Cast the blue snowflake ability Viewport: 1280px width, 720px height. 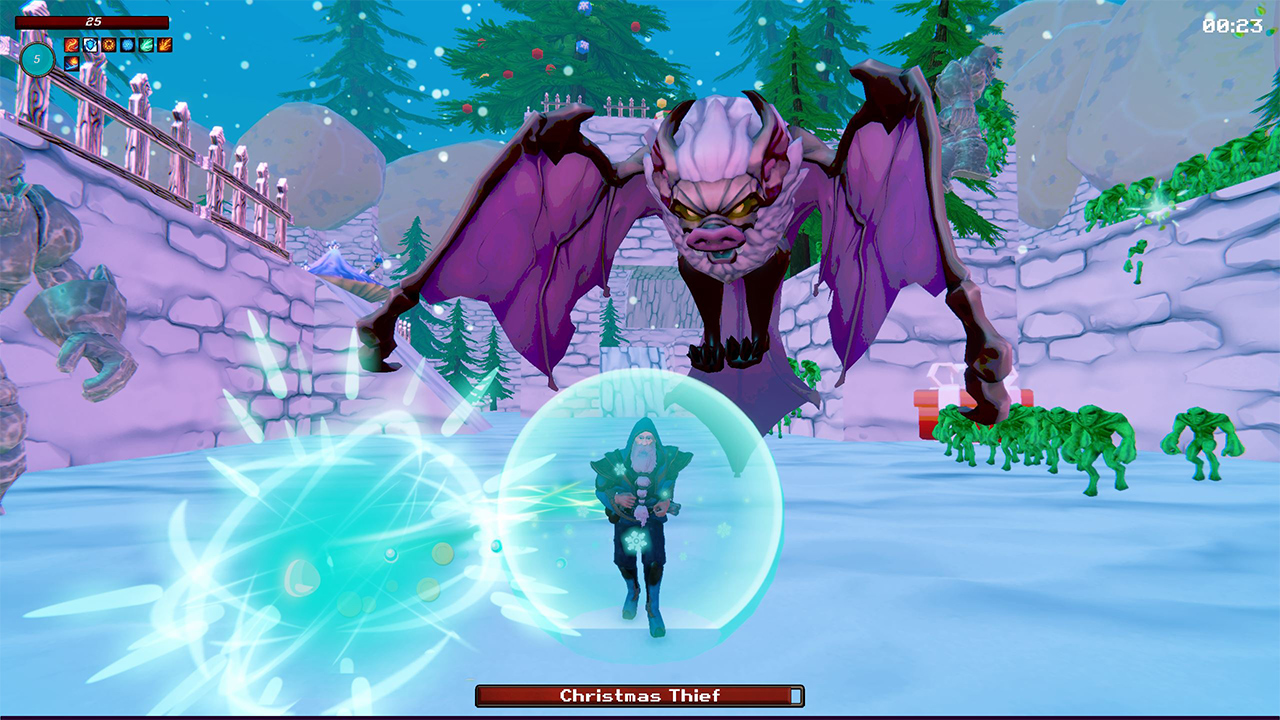126,45
